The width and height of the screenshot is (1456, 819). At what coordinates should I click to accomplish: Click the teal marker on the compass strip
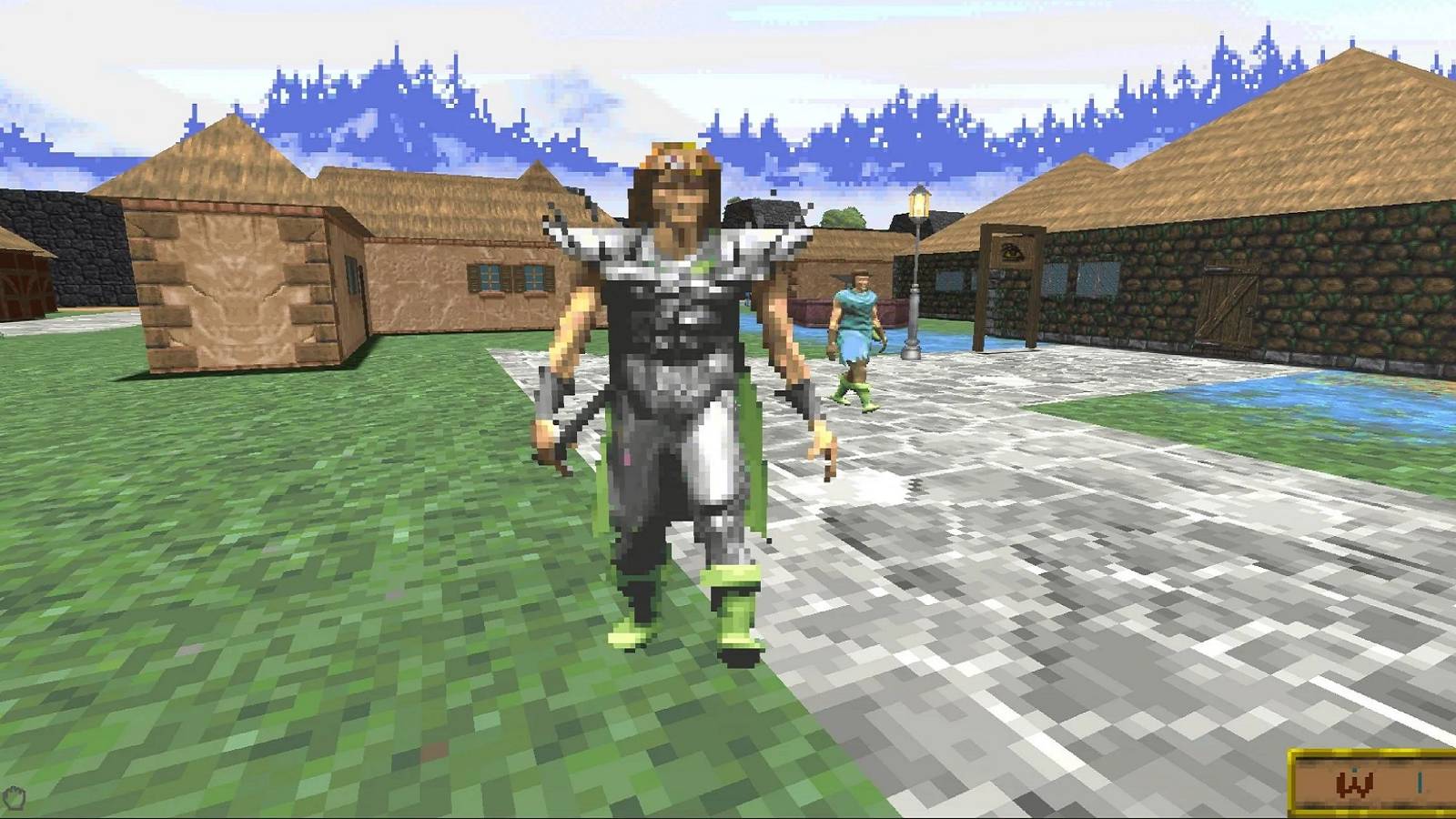1420,783
